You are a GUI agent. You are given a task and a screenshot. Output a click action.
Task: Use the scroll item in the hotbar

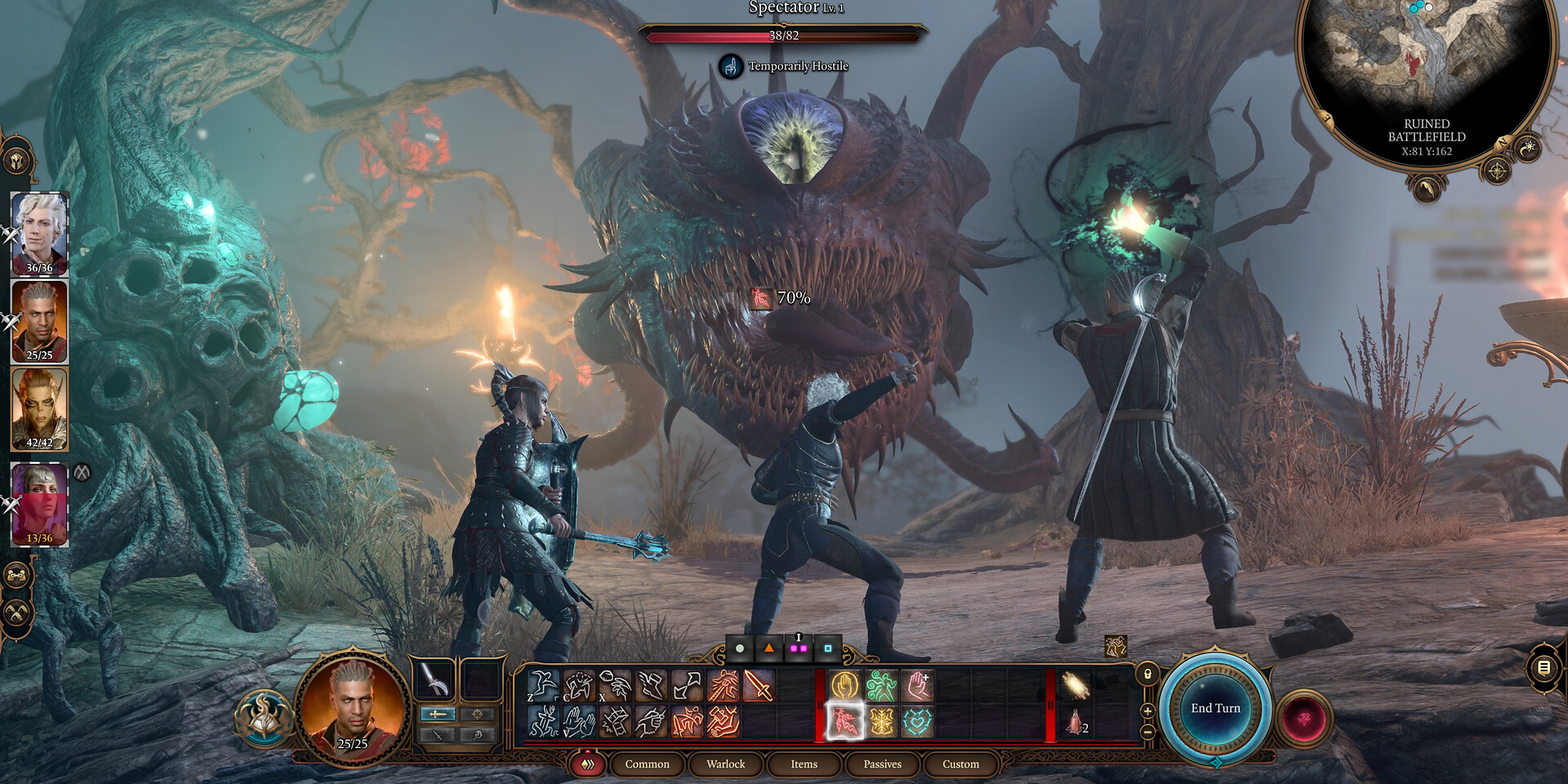point(1075,686)
